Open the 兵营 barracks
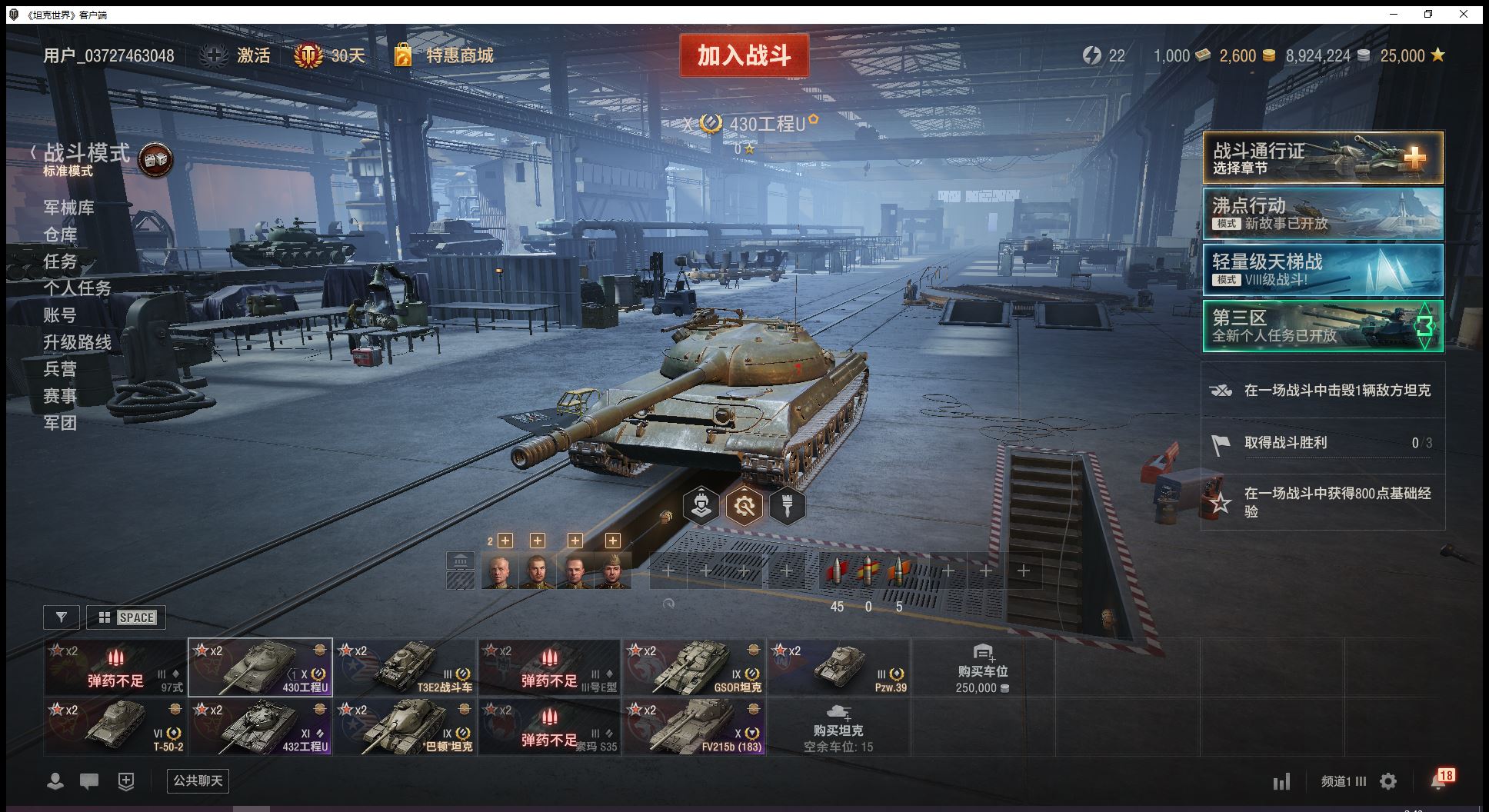Image resolution: width=1489 pixels, height=812 pixels. pos(60,369)
